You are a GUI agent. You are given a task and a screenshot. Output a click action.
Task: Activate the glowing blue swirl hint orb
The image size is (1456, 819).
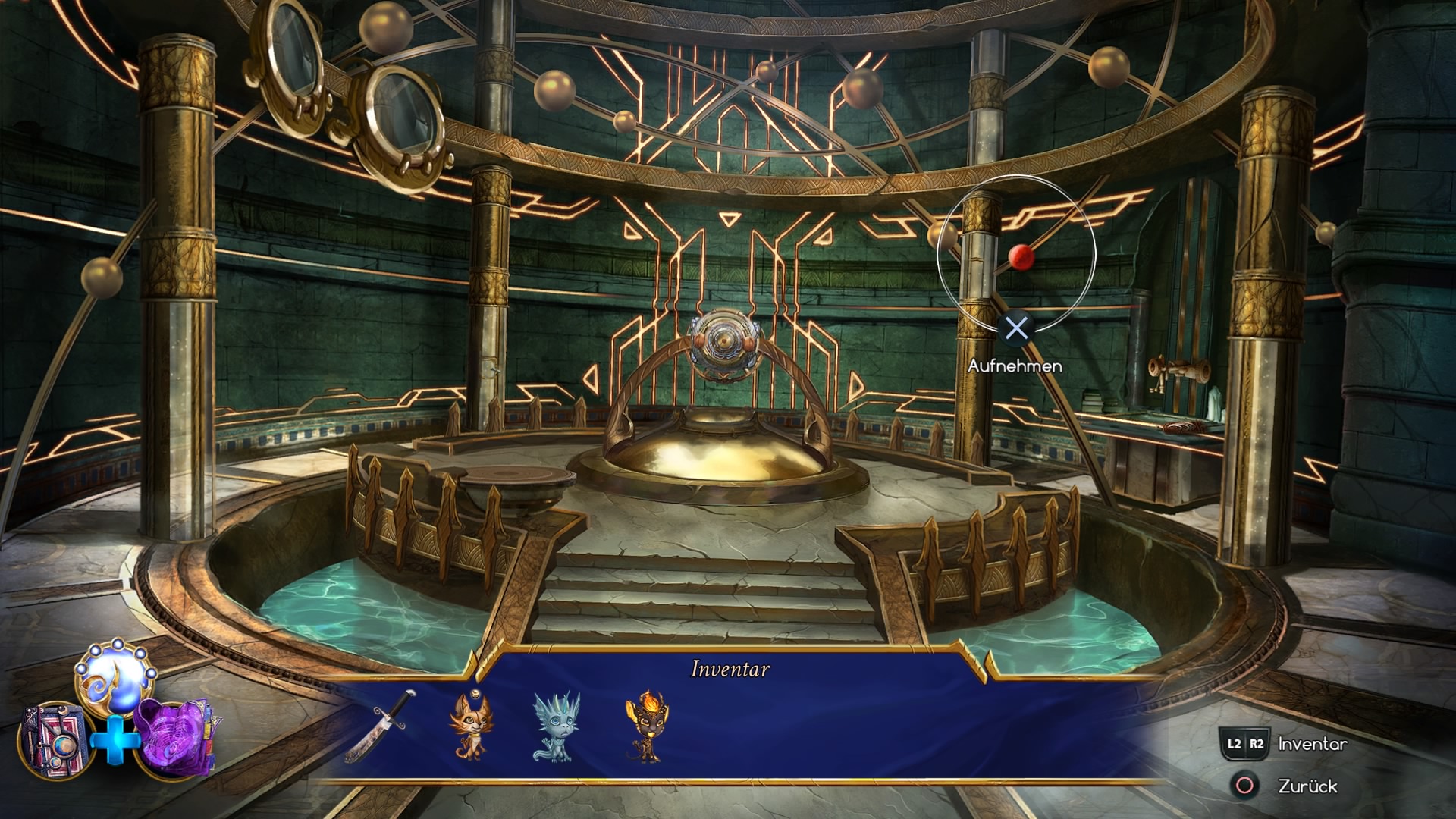pos(115,673)
